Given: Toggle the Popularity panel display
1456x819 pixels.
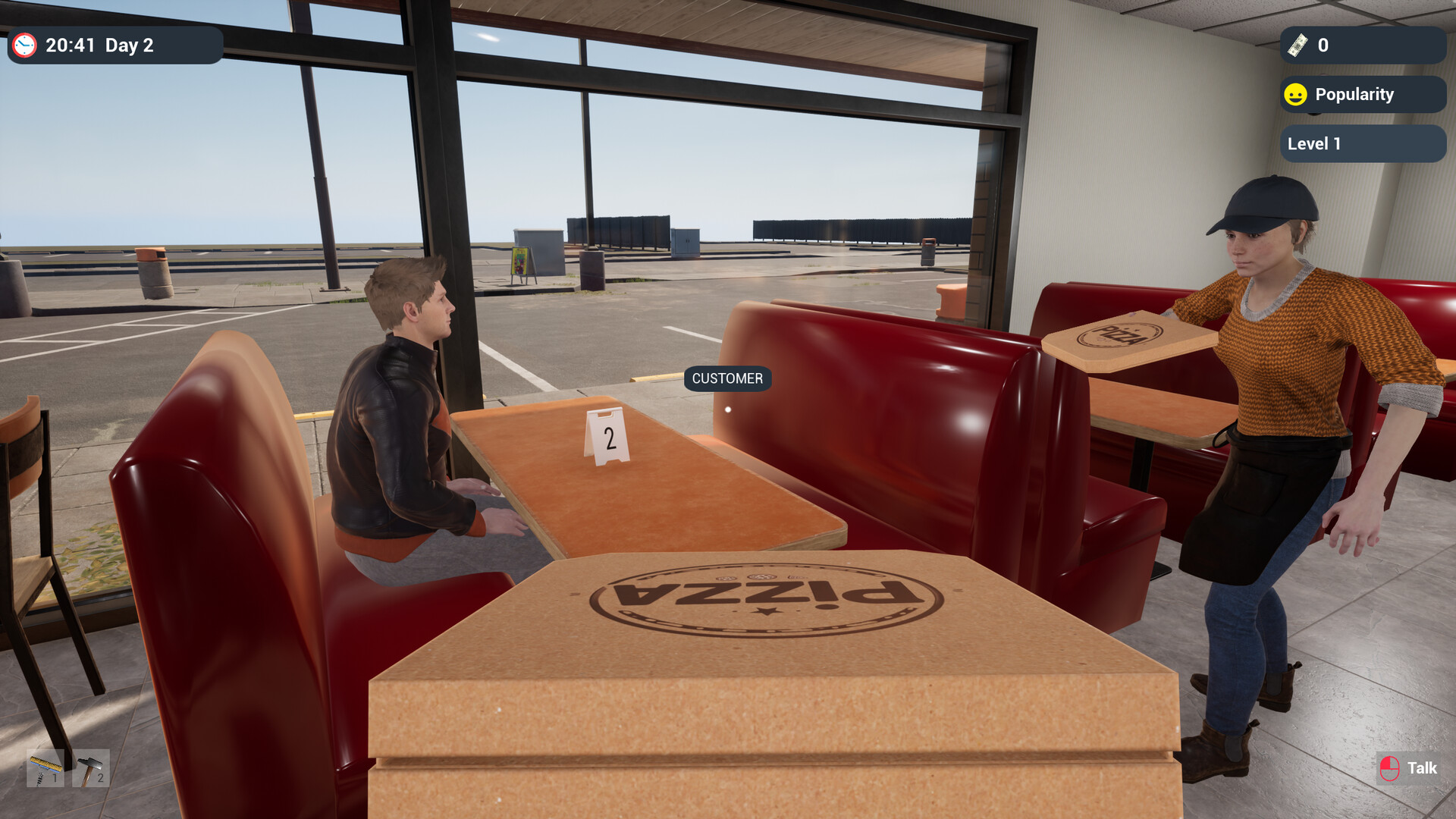Looking at the screenshot, I should tap(1361, 94).
